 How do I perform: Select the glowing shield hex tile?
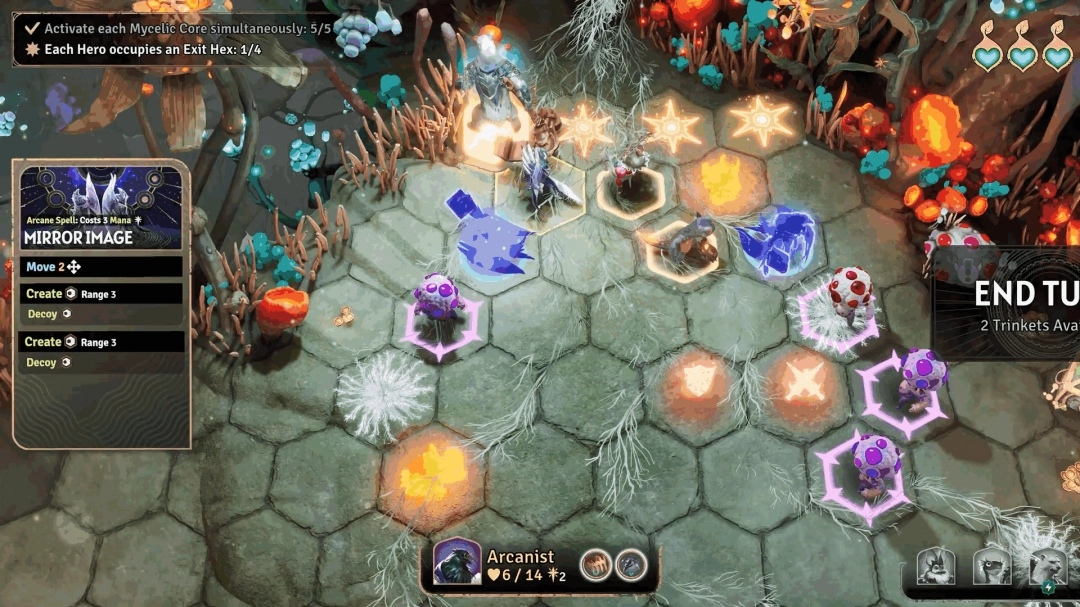697,380
